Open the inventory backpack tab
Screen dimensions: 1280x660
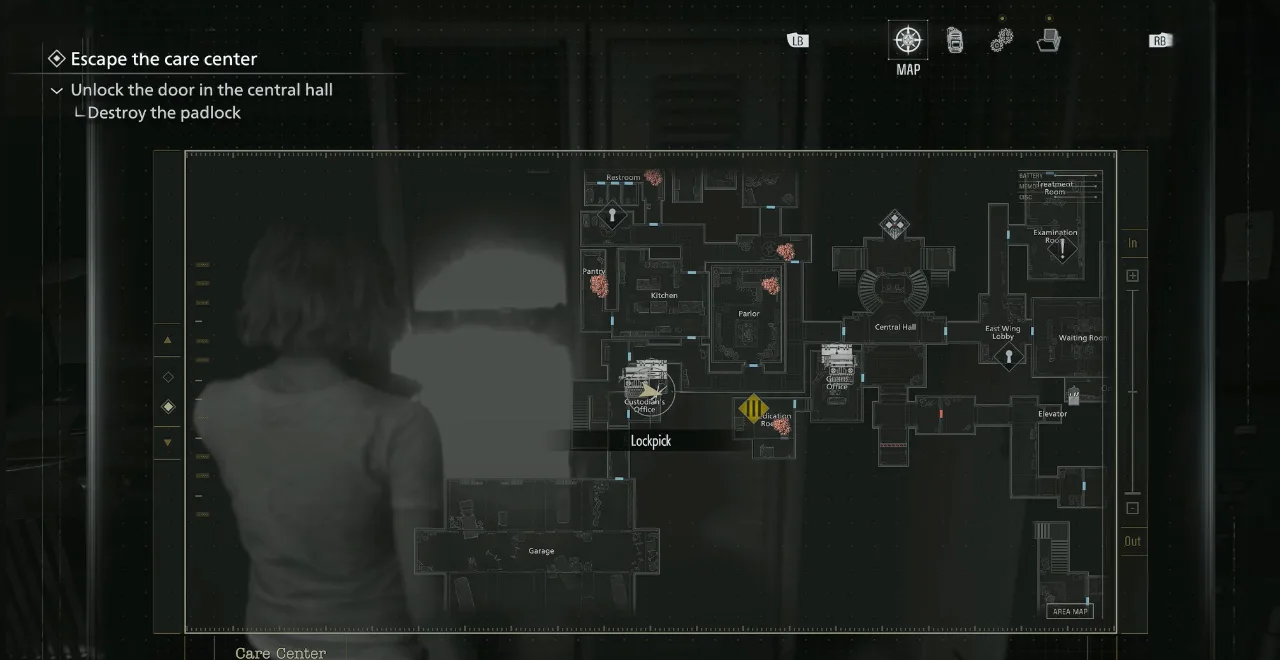click(x=955, y=40)
